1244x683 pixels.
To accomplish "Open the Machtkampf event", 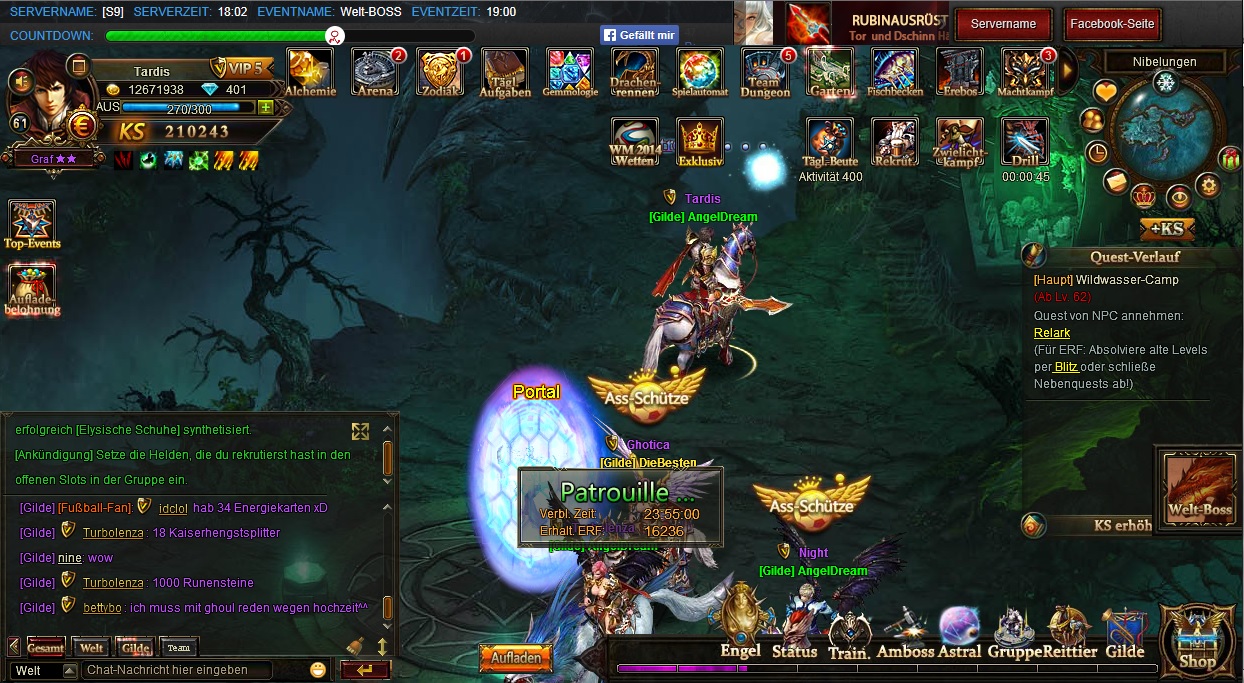I will point(1025,71).
